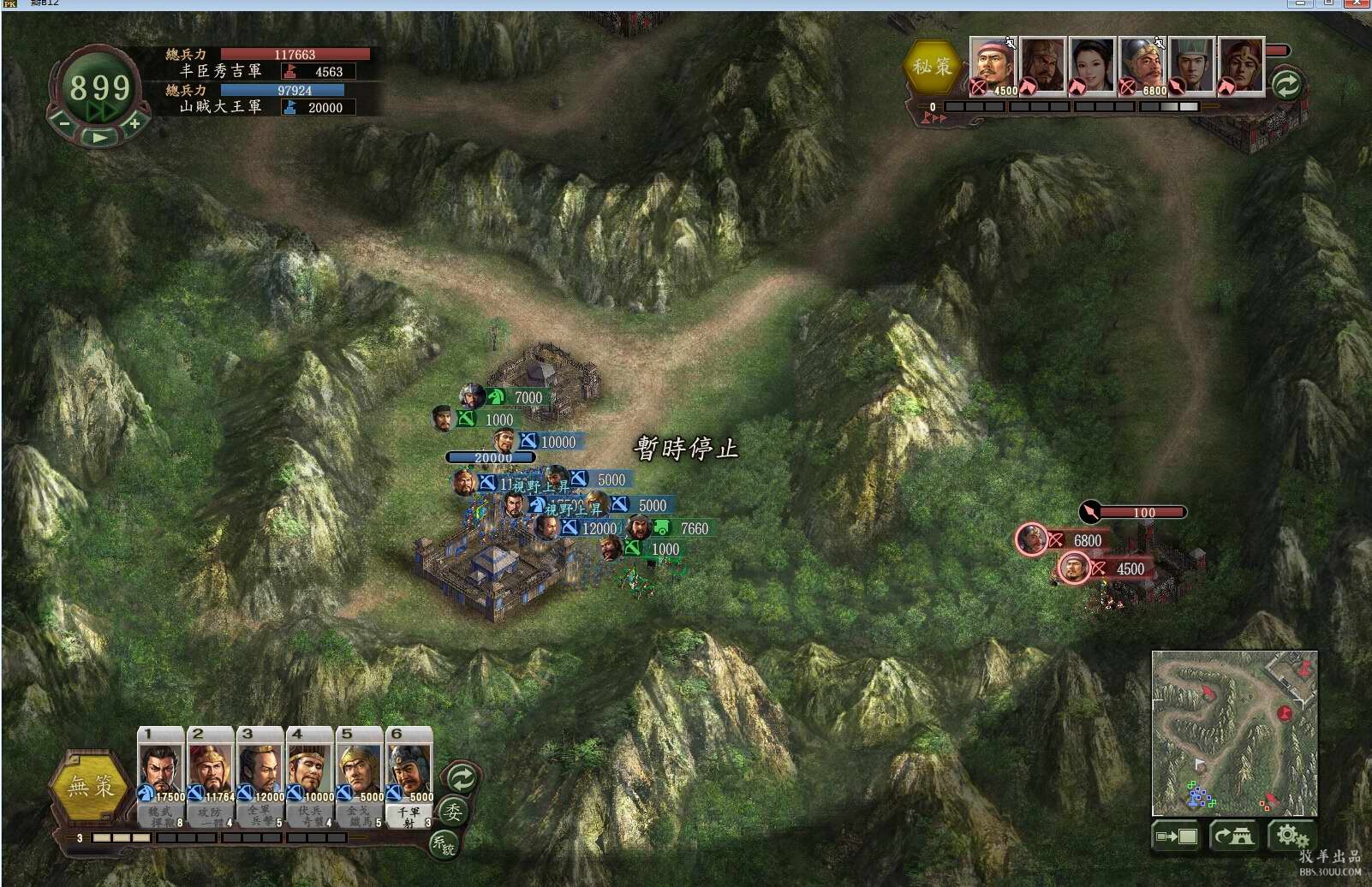Screen dimensions: 1372x887
Task: Decrease battle speed with the minus button
Action: pos(64,124)
